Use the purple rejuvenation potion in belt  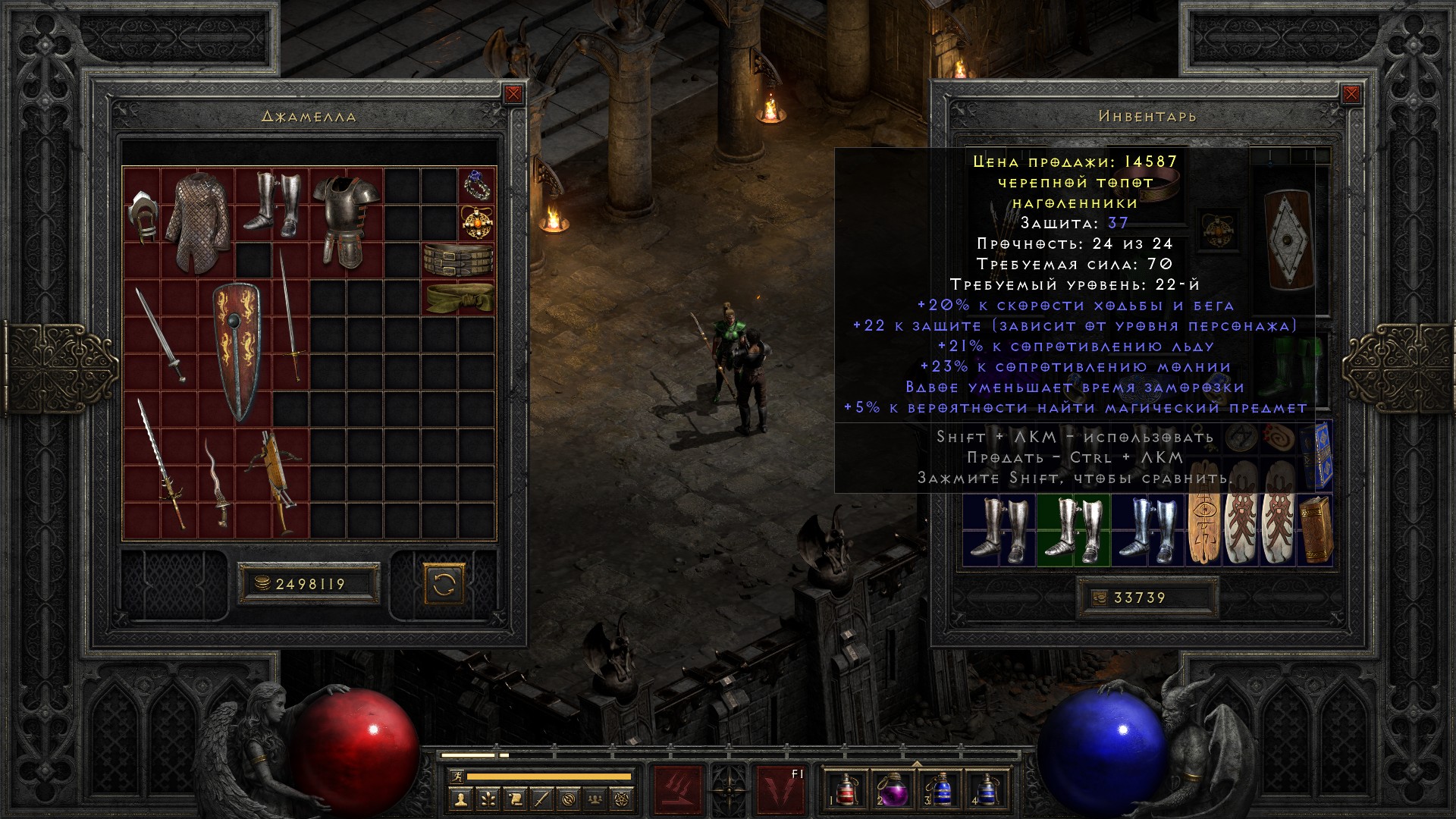click(x=892, y=789)
